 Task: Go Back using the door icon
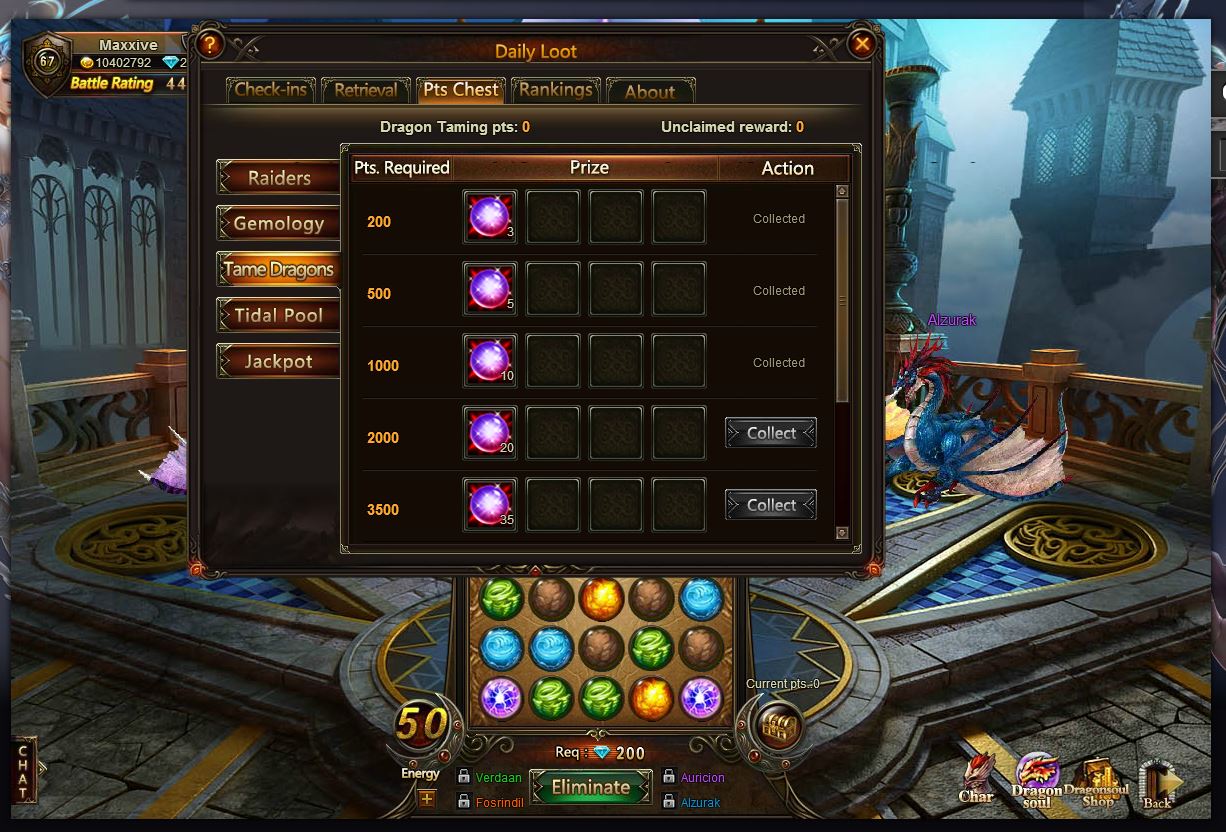point(1159,782)
